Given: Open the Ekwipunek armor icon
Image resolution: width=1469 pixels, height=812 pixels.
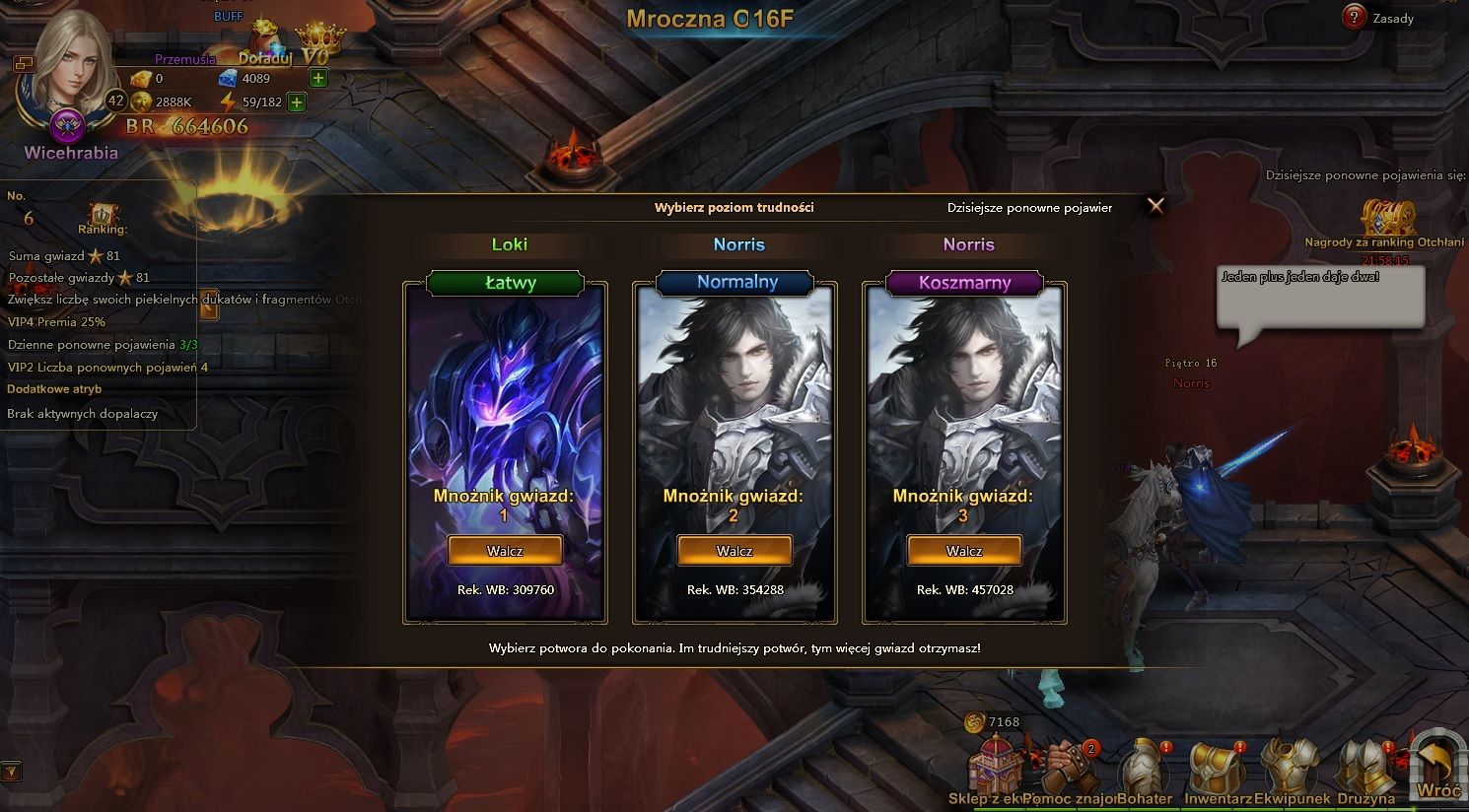Looking at the screenshot, I should (x=1290, y=764).
